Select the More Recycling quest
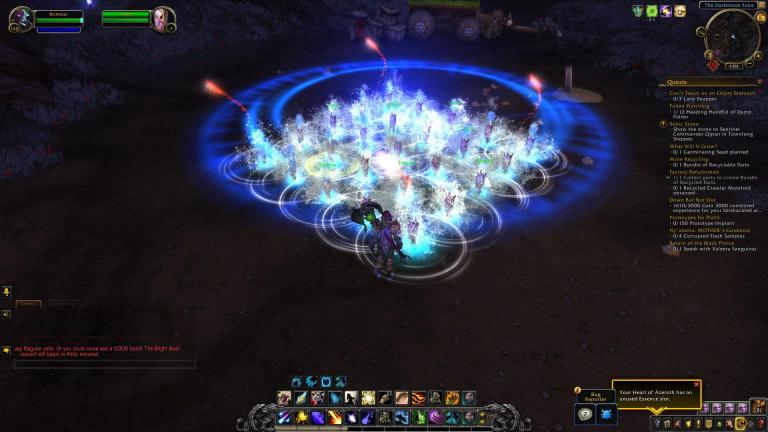Viewport: 768px width, 432px height. click(689, 158)
